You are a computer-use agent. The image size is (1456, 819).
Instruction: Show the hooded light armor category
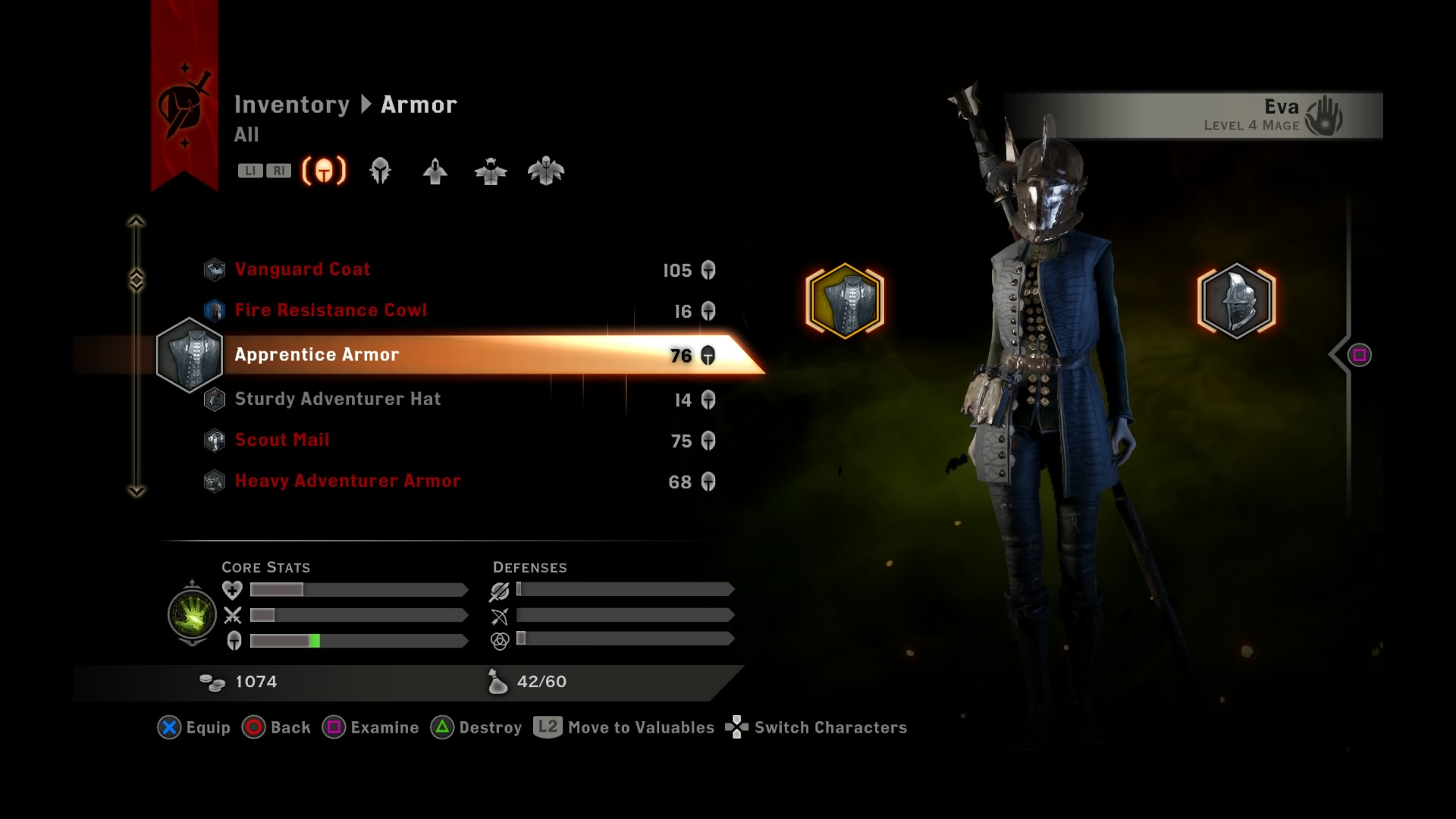pyautogui.click(x=435, y=171)
